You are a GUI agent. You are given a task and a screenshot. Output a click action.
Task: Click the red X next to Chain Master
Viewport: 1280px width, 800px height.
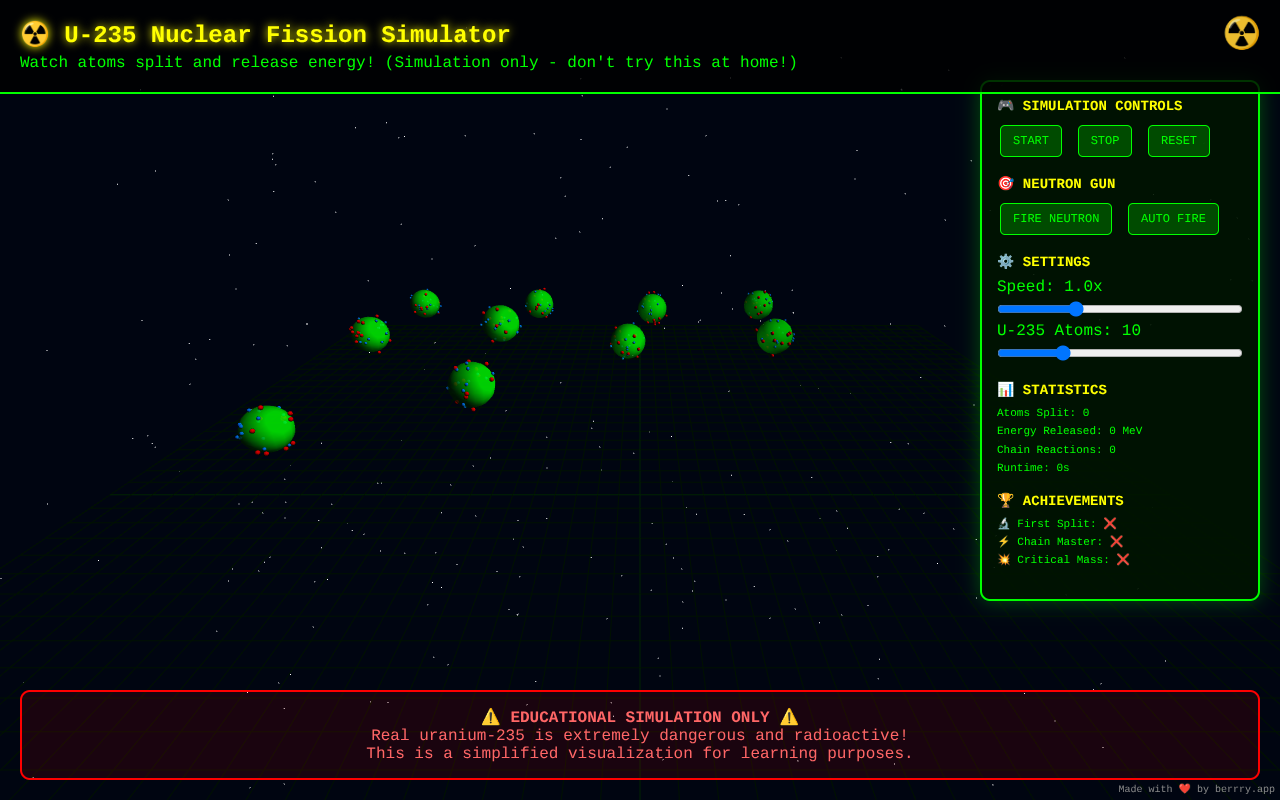(1118, 541)
